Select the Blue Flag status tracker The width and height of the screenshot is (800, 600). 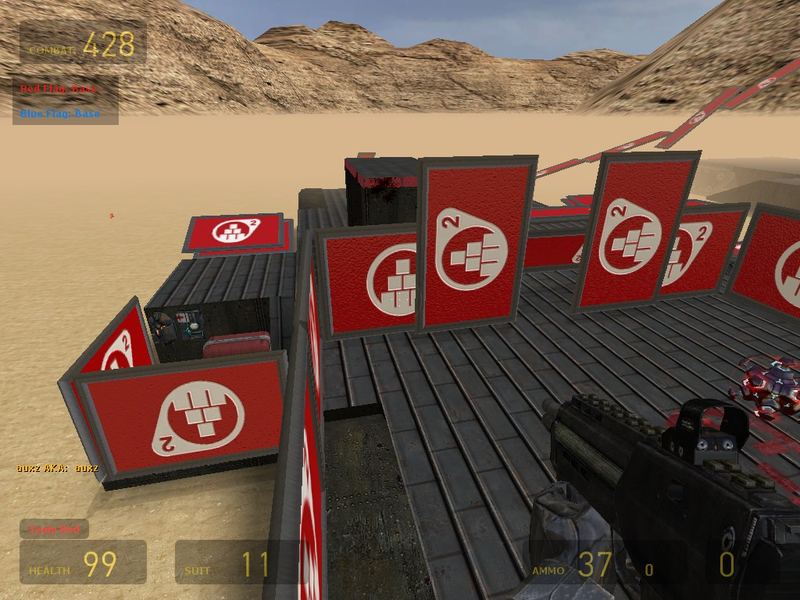point(60,113)
